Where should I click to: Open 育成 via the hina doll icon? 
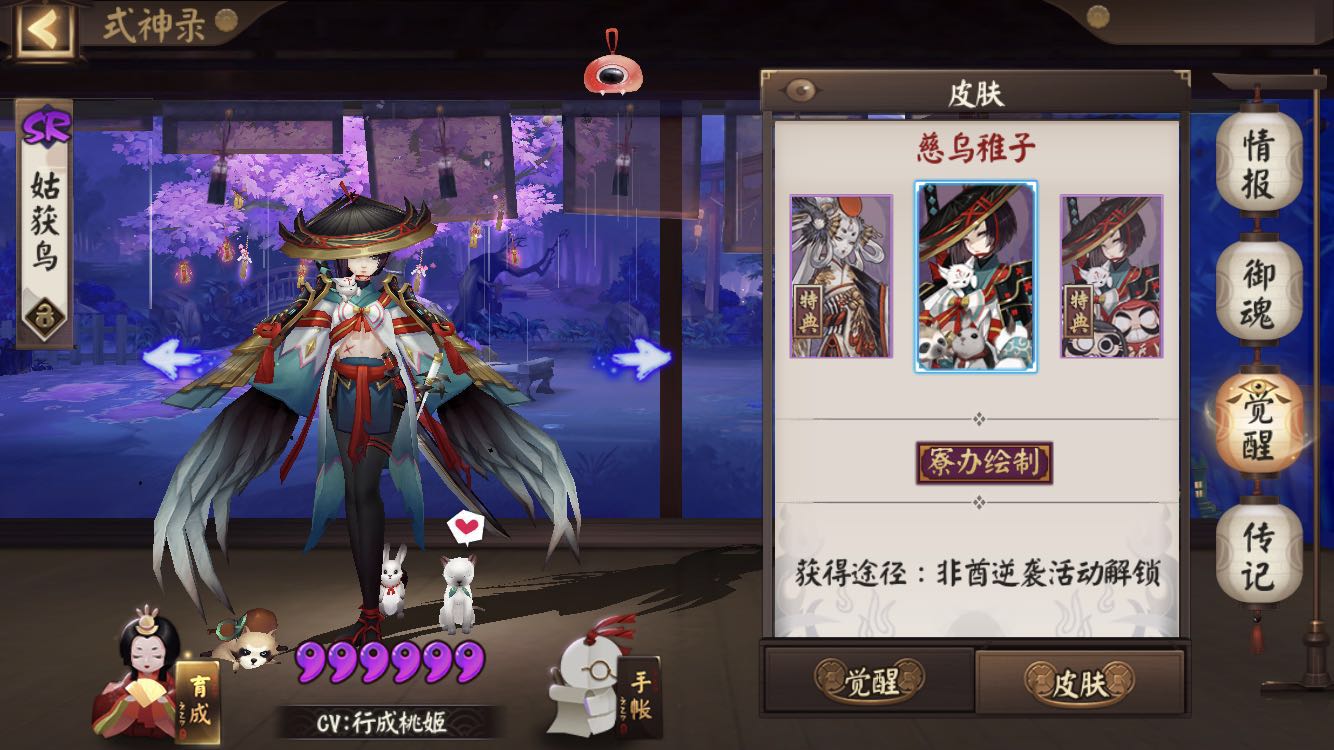[143, 680]
